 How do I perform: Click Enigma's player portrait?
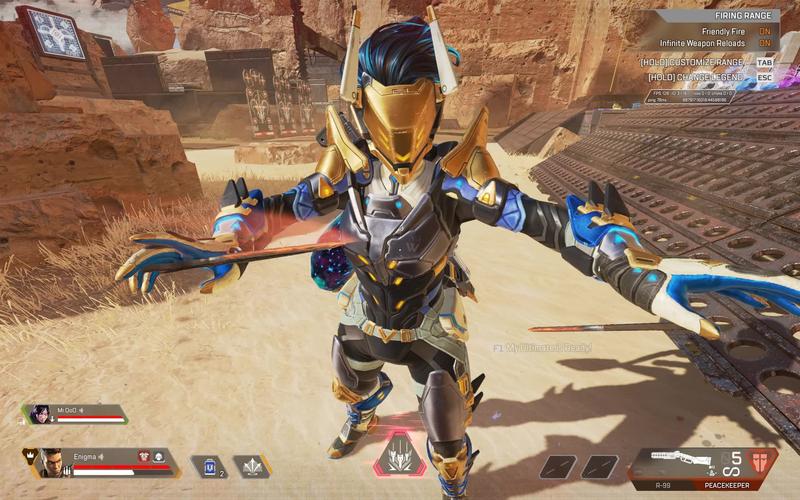tap(50, 462)
